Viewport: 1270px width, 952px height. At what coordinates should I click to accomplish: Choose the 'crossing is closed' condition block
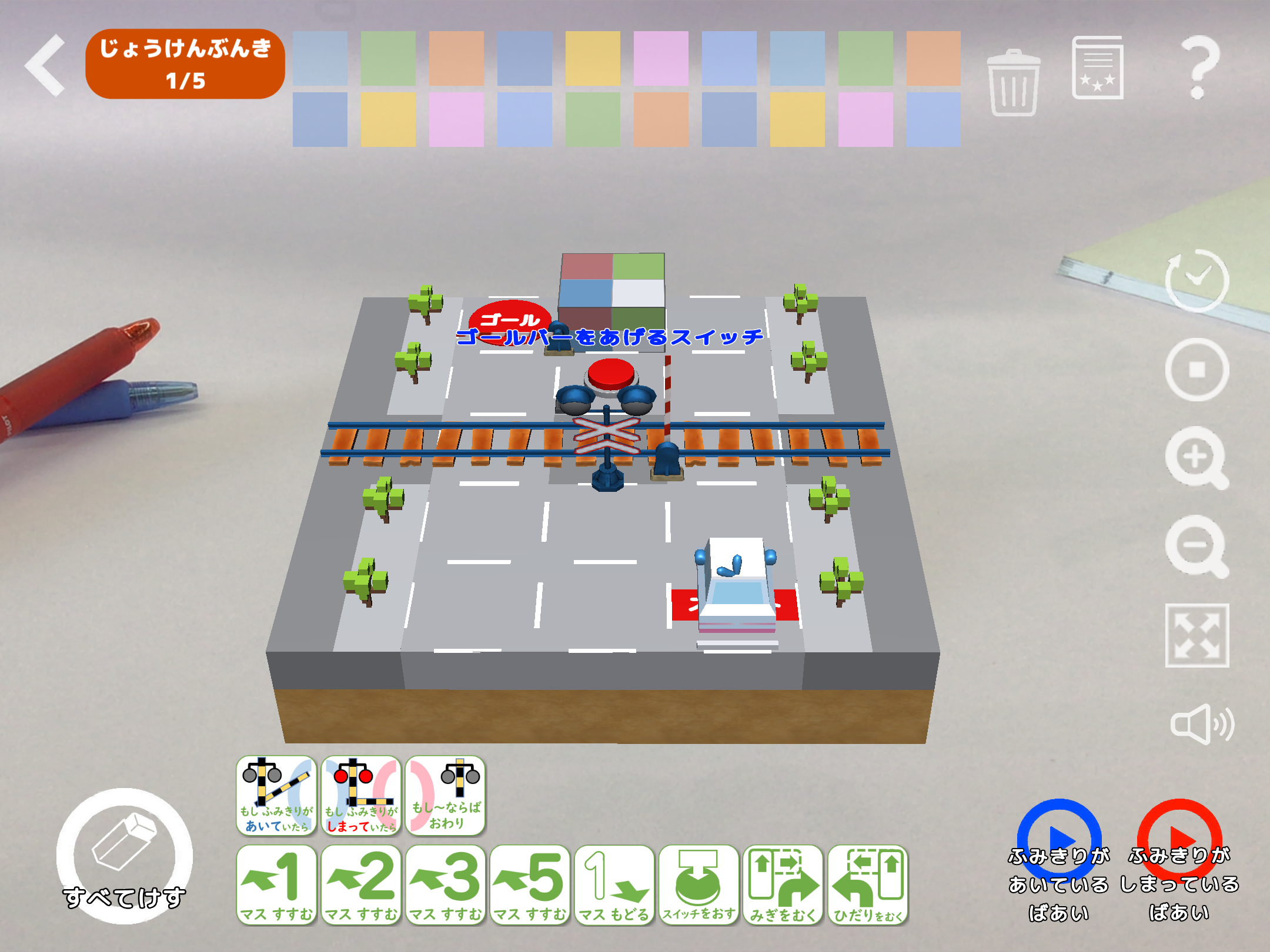click(361, 796)
